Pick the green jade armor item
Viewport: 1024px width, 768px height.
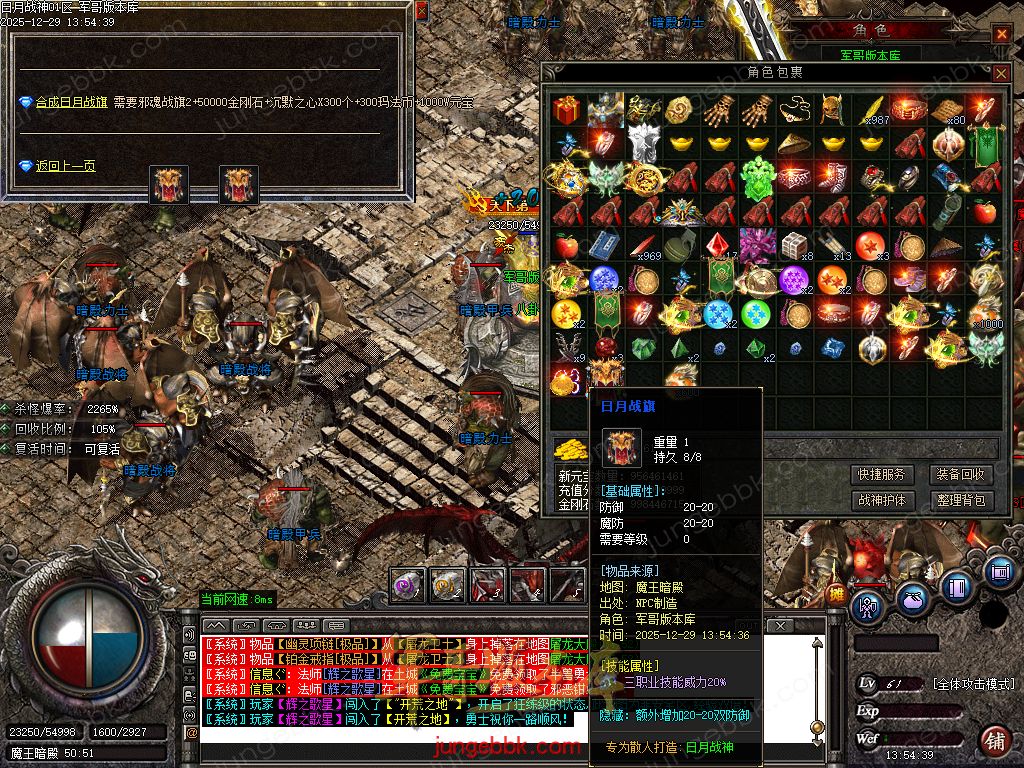pyautogui.click(x=758, y=178)
